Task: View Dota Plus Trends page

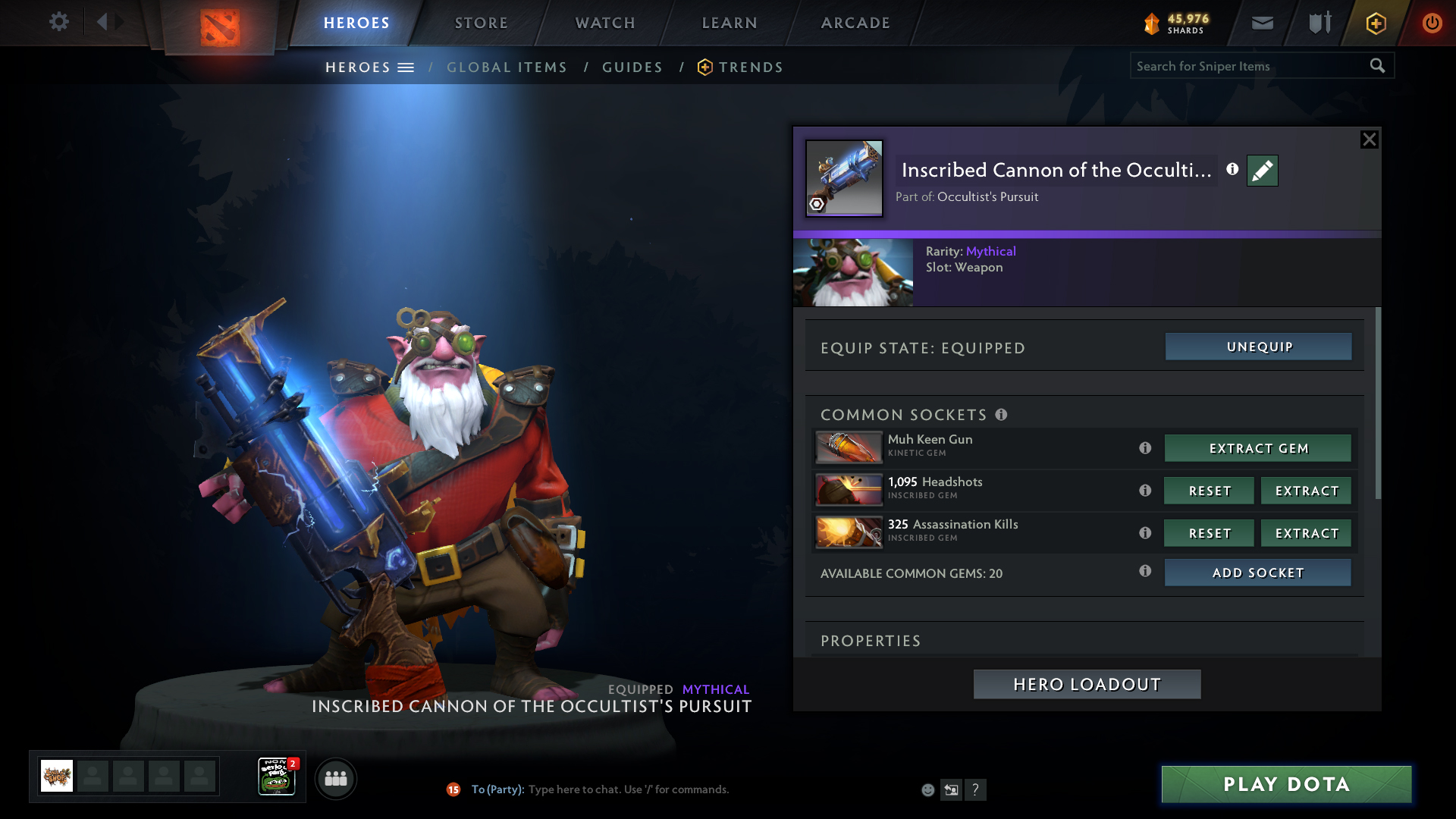Action: click(750, 67)
